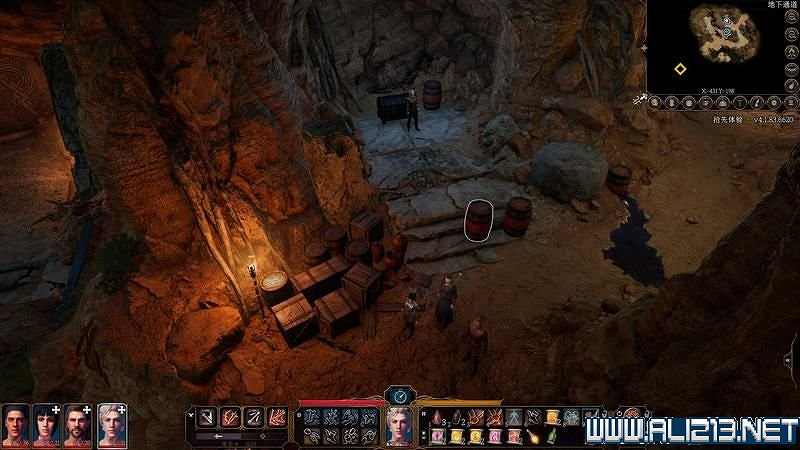Select the dark-haired male party portrait

15,424
